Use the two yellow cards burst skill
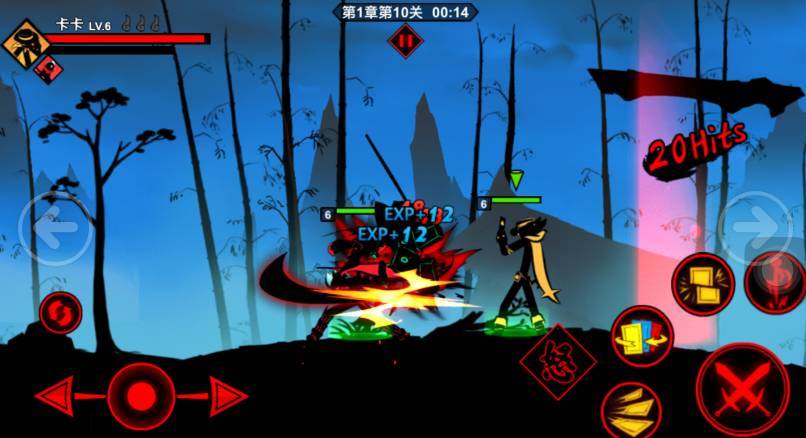 [702, 283]
